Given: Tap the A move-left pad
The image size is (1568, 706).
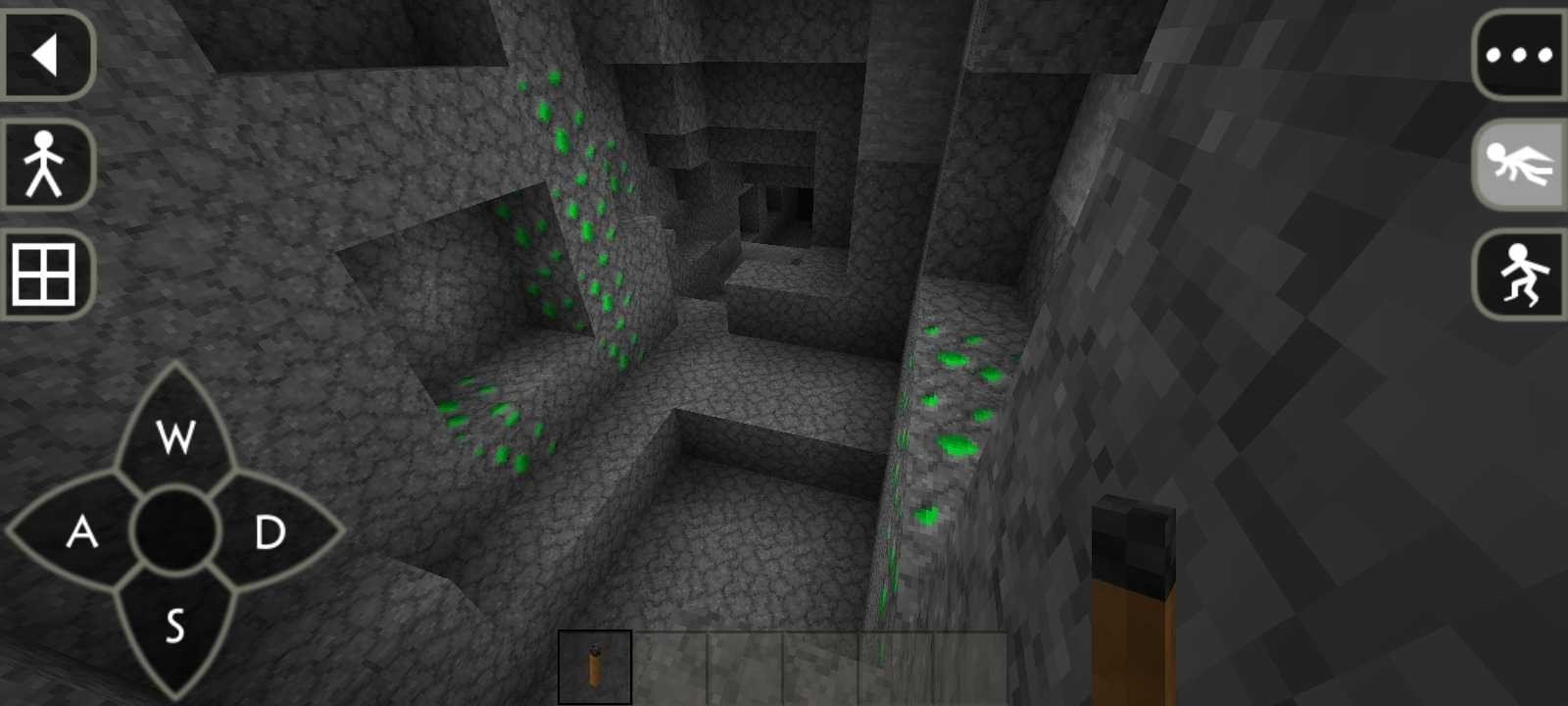Looking at the screenshot, I should pos(82,531).
